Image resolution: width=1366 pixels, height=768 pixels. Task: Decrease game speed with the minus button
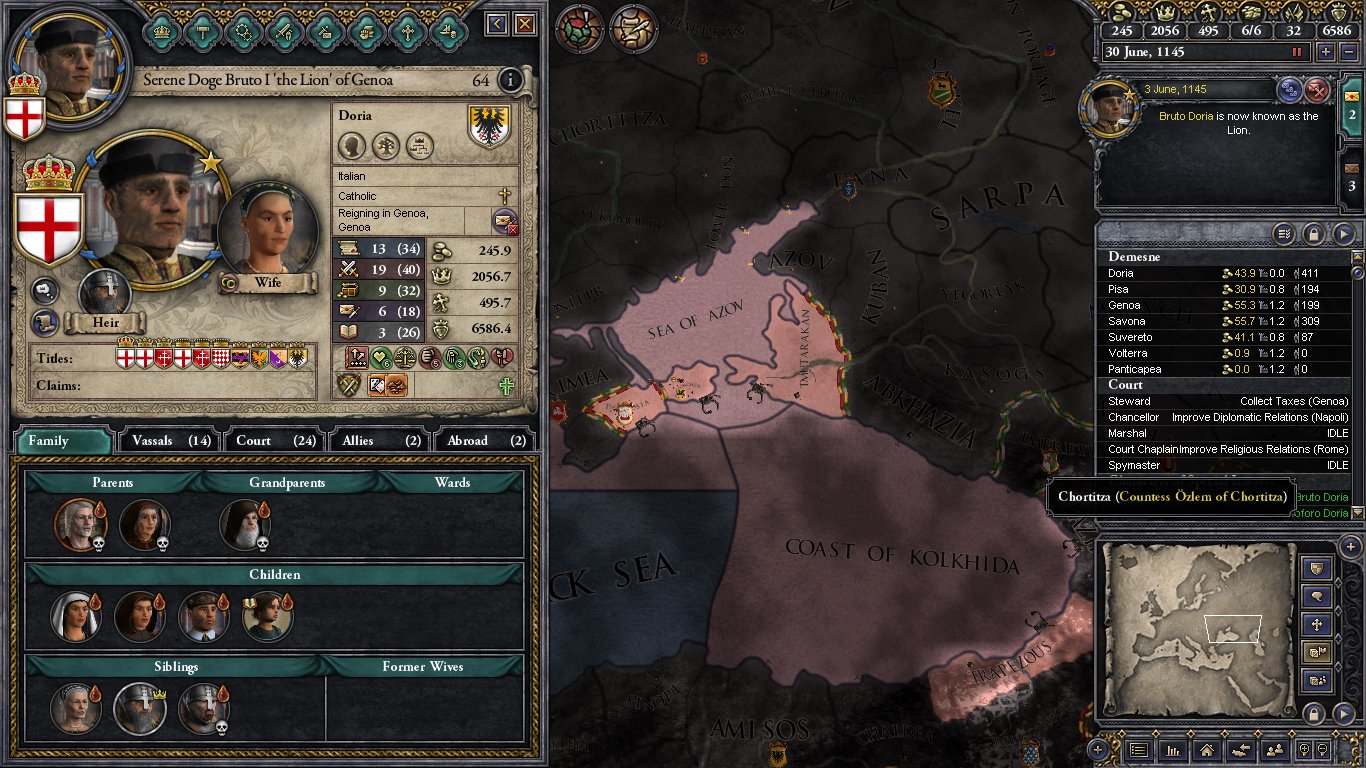coord(1348,52)
